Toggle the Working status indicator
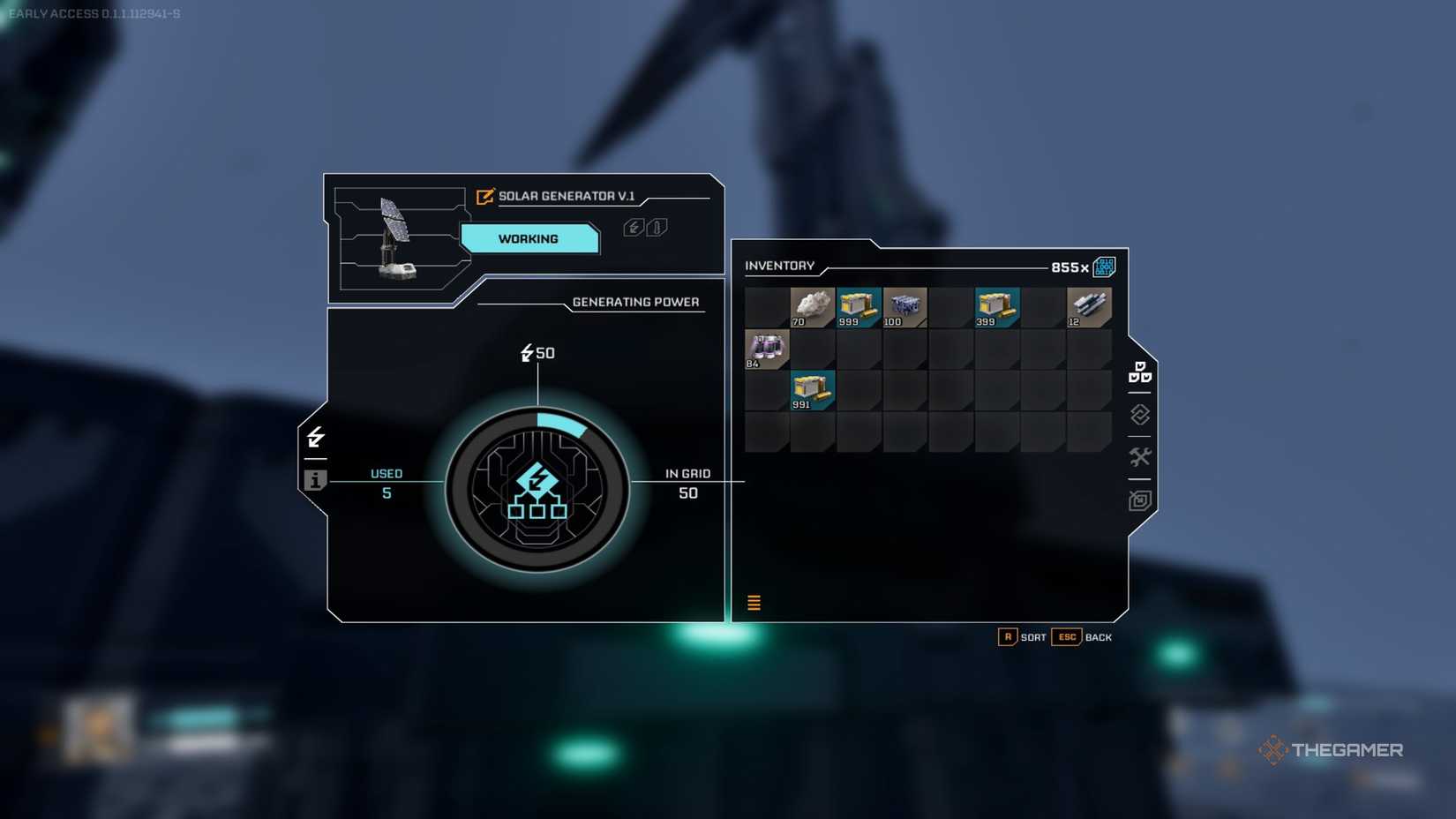Image resolution: width=1456 pixels, height=819 pixels. point(530,238)
